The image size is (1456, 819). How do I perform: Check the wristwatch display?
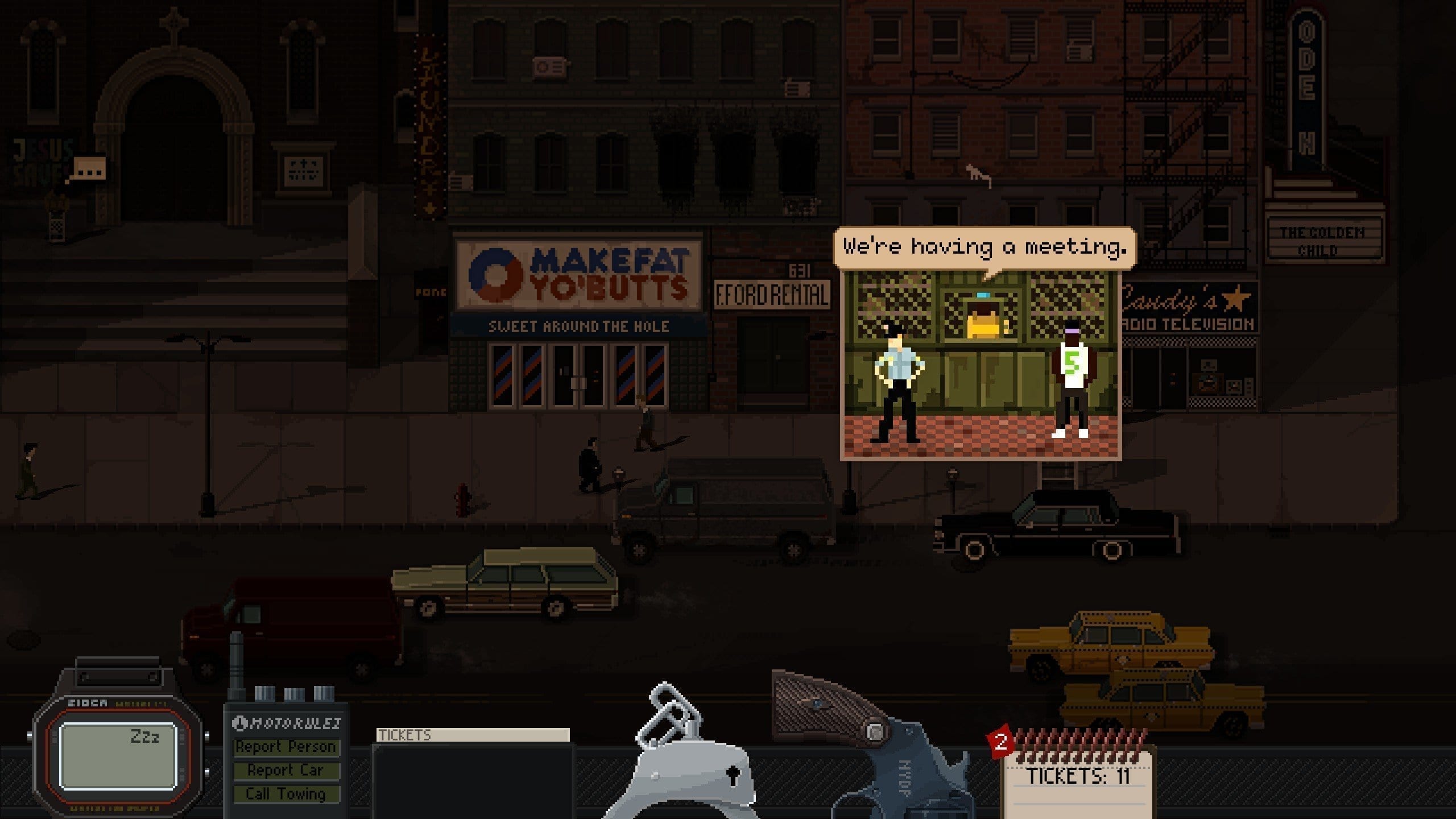118,755
